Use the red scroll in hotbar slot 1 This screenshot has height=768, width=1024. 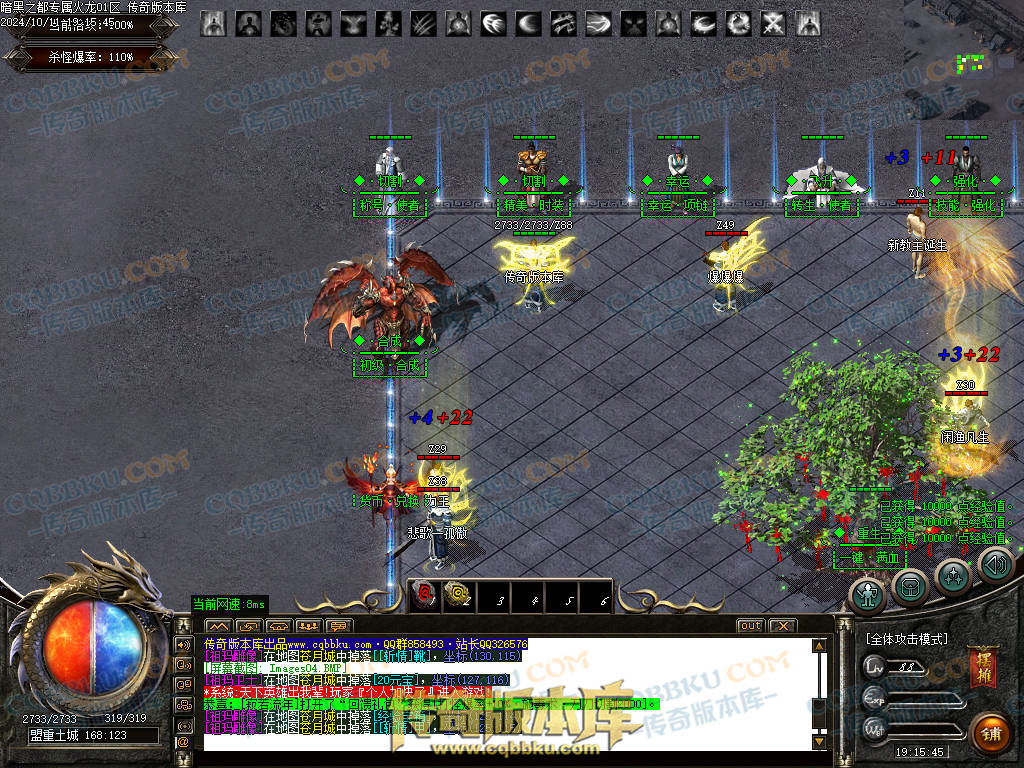423,596
